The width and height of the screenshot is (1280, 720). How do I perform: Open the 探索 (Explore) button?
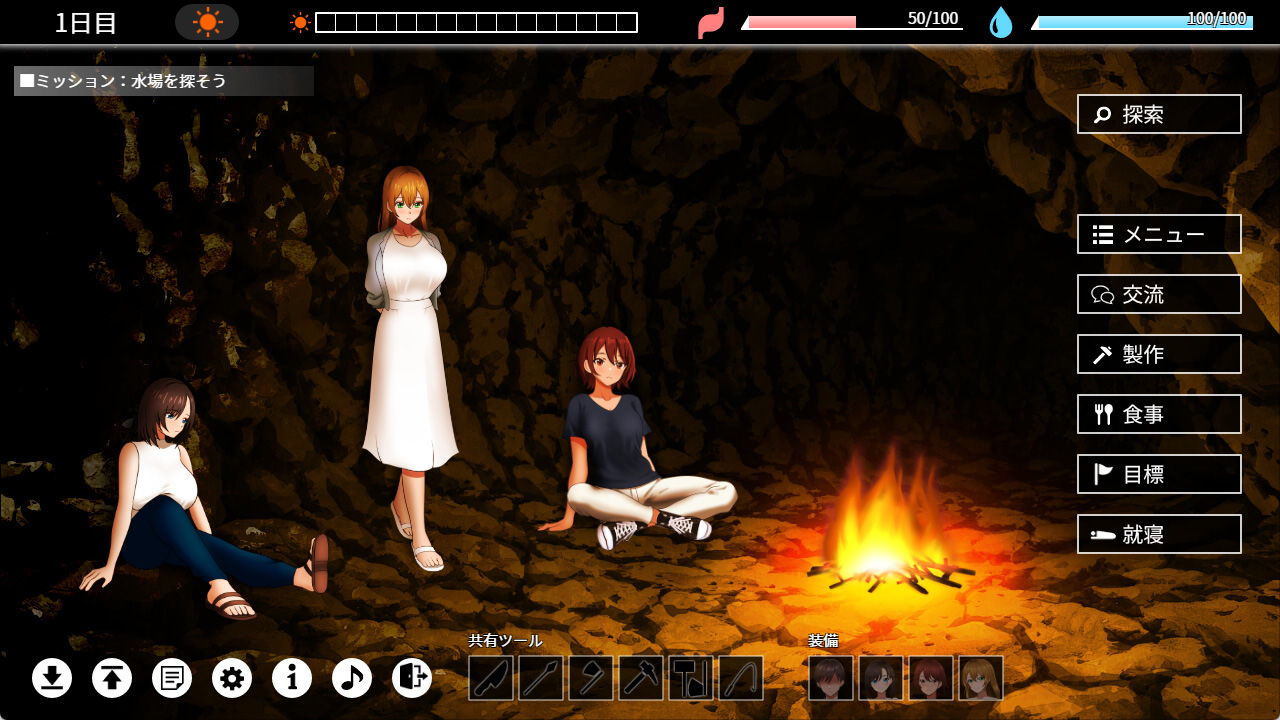click(1159, 114)
